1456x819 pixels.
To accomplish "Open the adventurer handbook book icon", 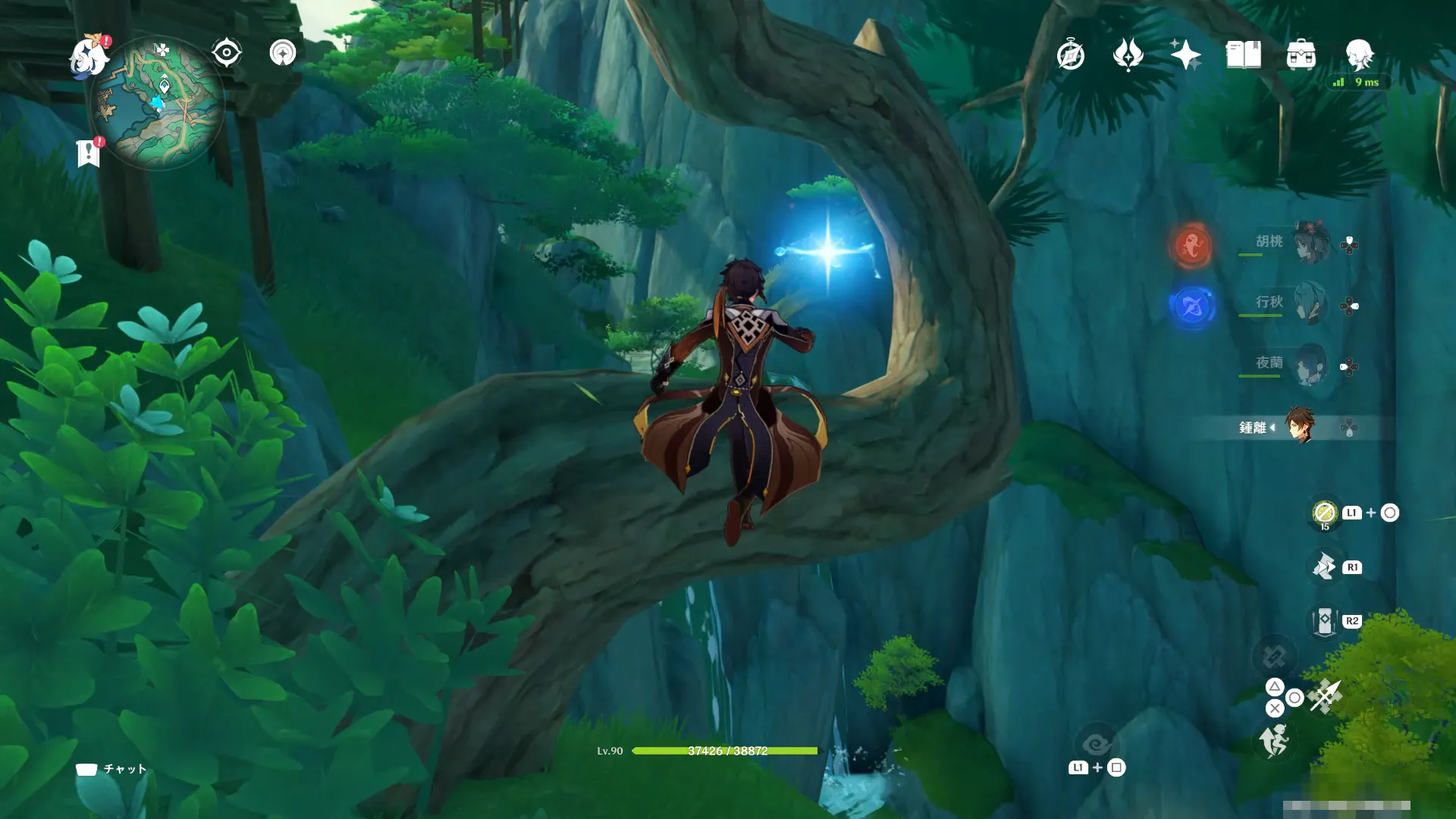I will click(1243, 55).
